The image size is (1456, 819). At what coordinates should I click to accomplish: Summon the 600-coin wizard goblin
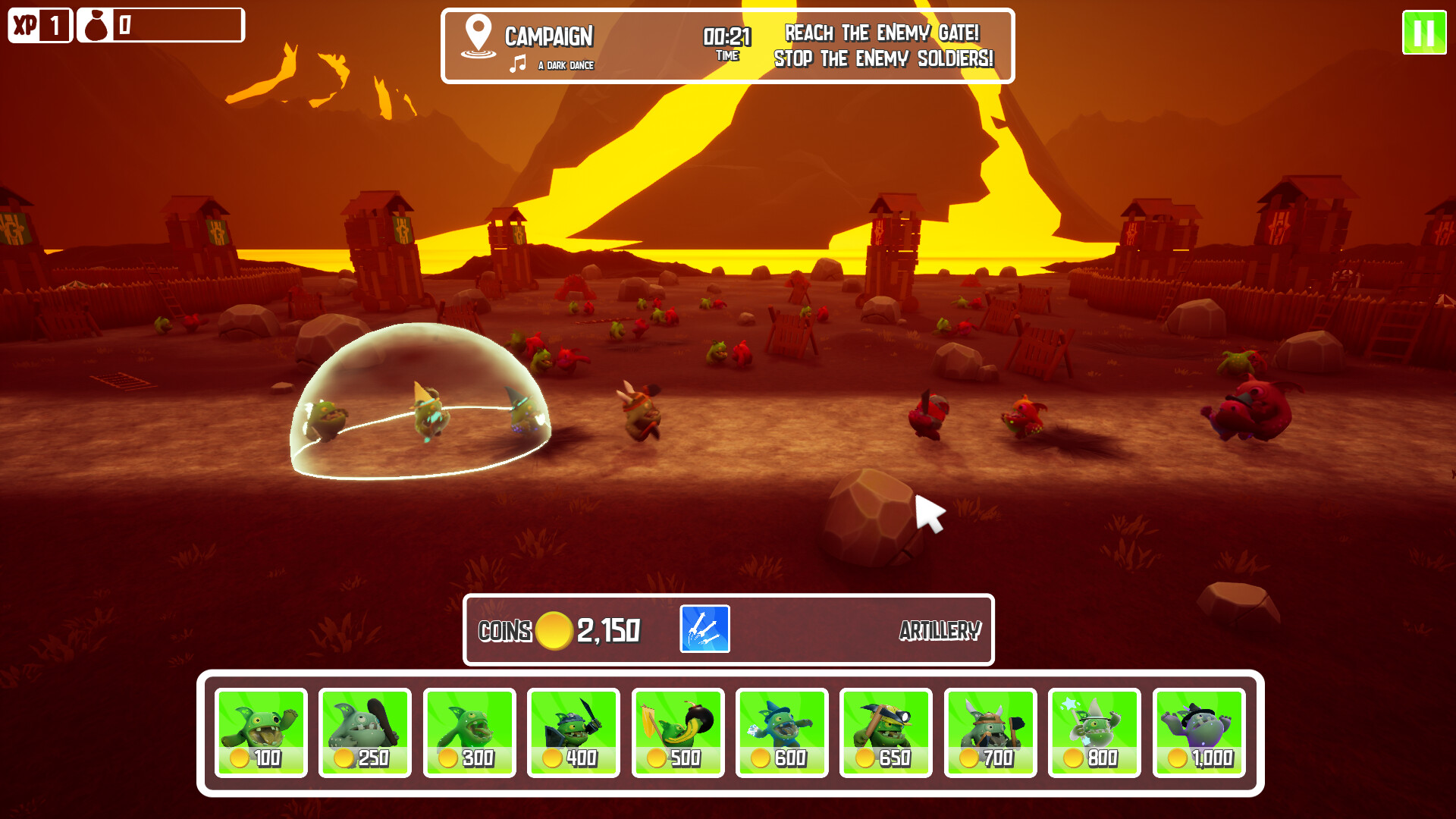[782, 733]
